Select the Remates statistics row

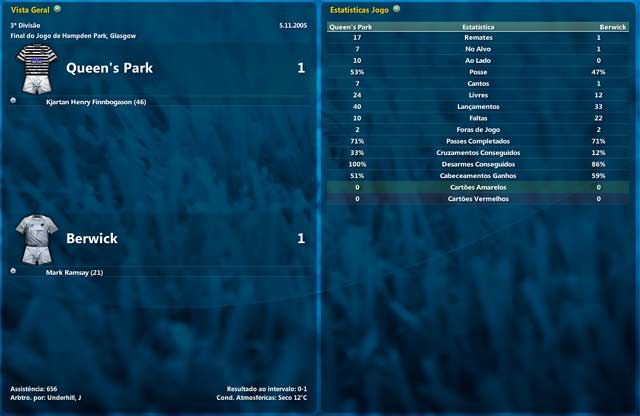point(478,38)
